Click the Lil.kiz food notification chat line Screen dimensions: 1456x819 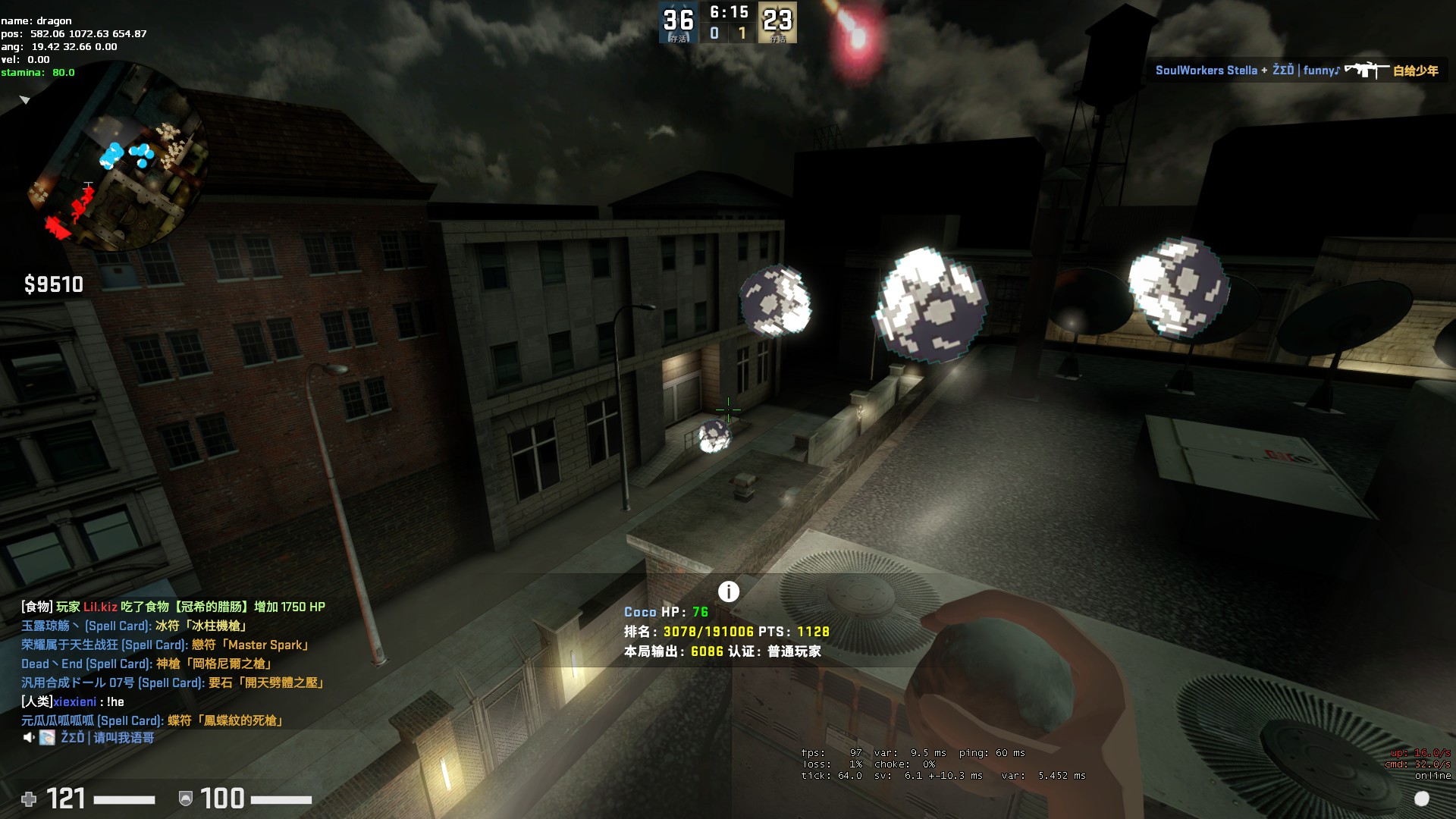[x=173, y=607]
